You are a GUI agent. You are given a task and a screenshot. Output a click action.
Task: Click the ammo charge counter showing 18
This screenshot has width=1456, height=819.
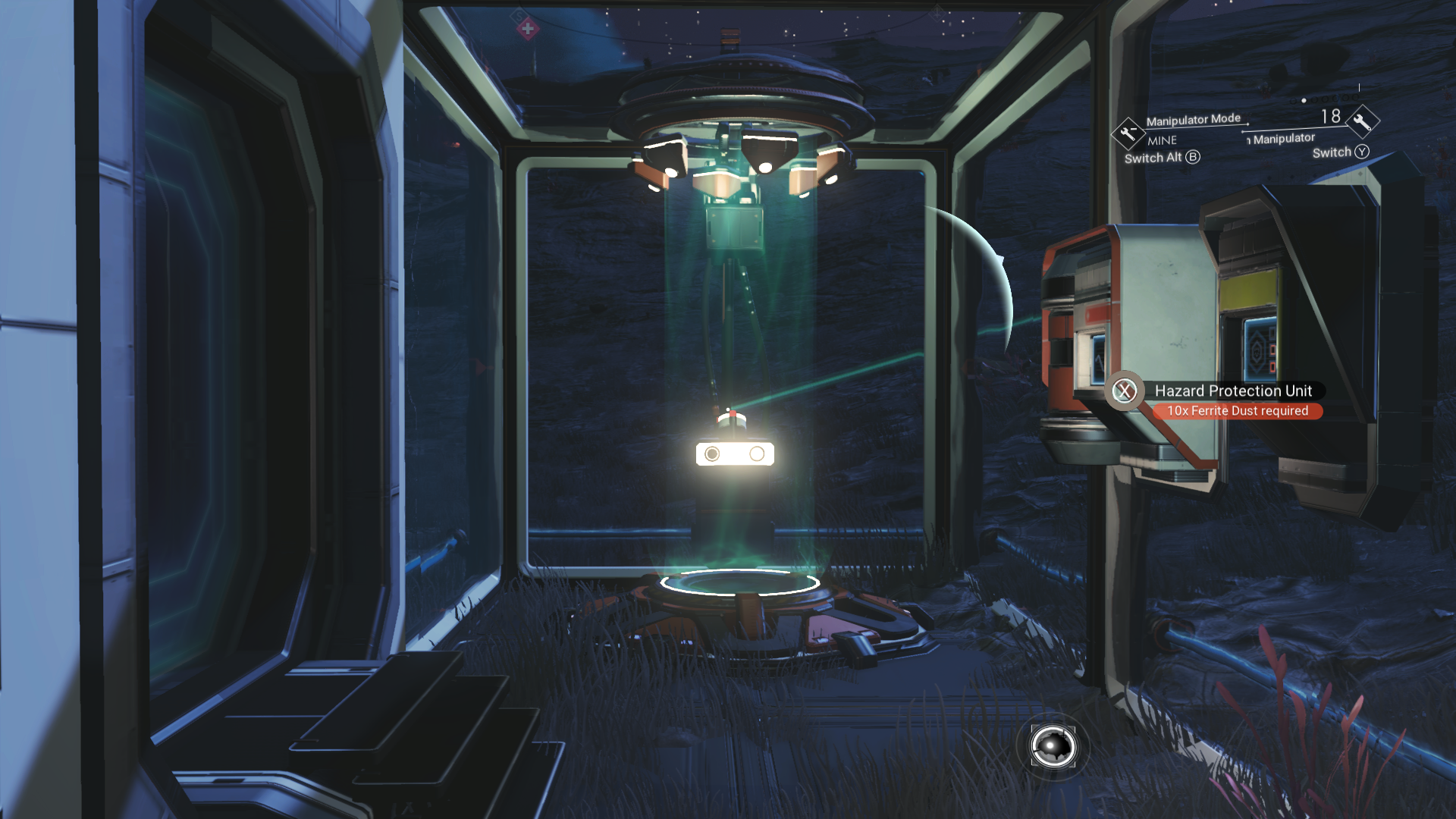(x=1331, y=115)
